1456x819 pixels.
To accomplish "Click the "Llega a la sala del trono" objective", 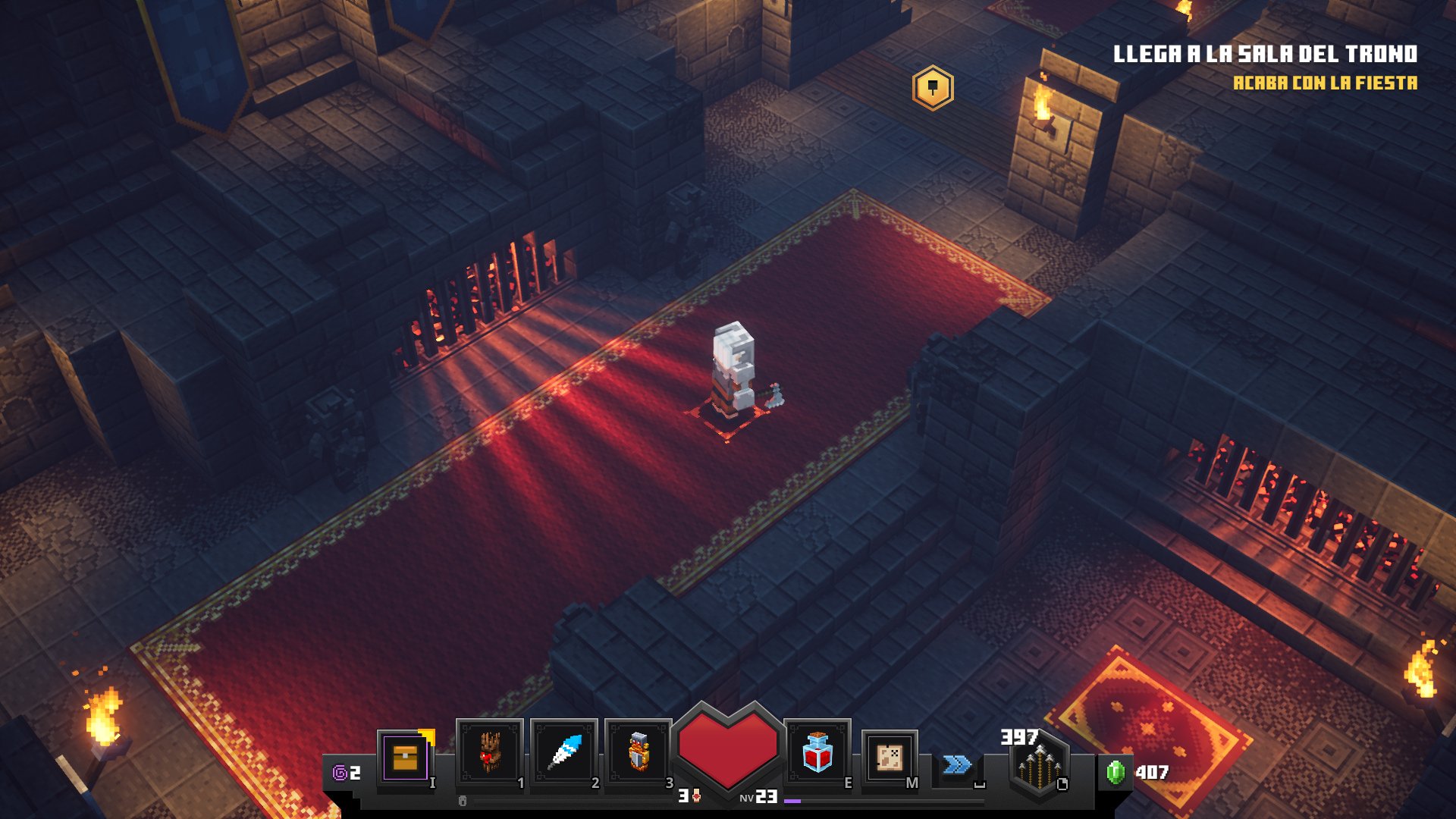I will (x=1265, y=54).
